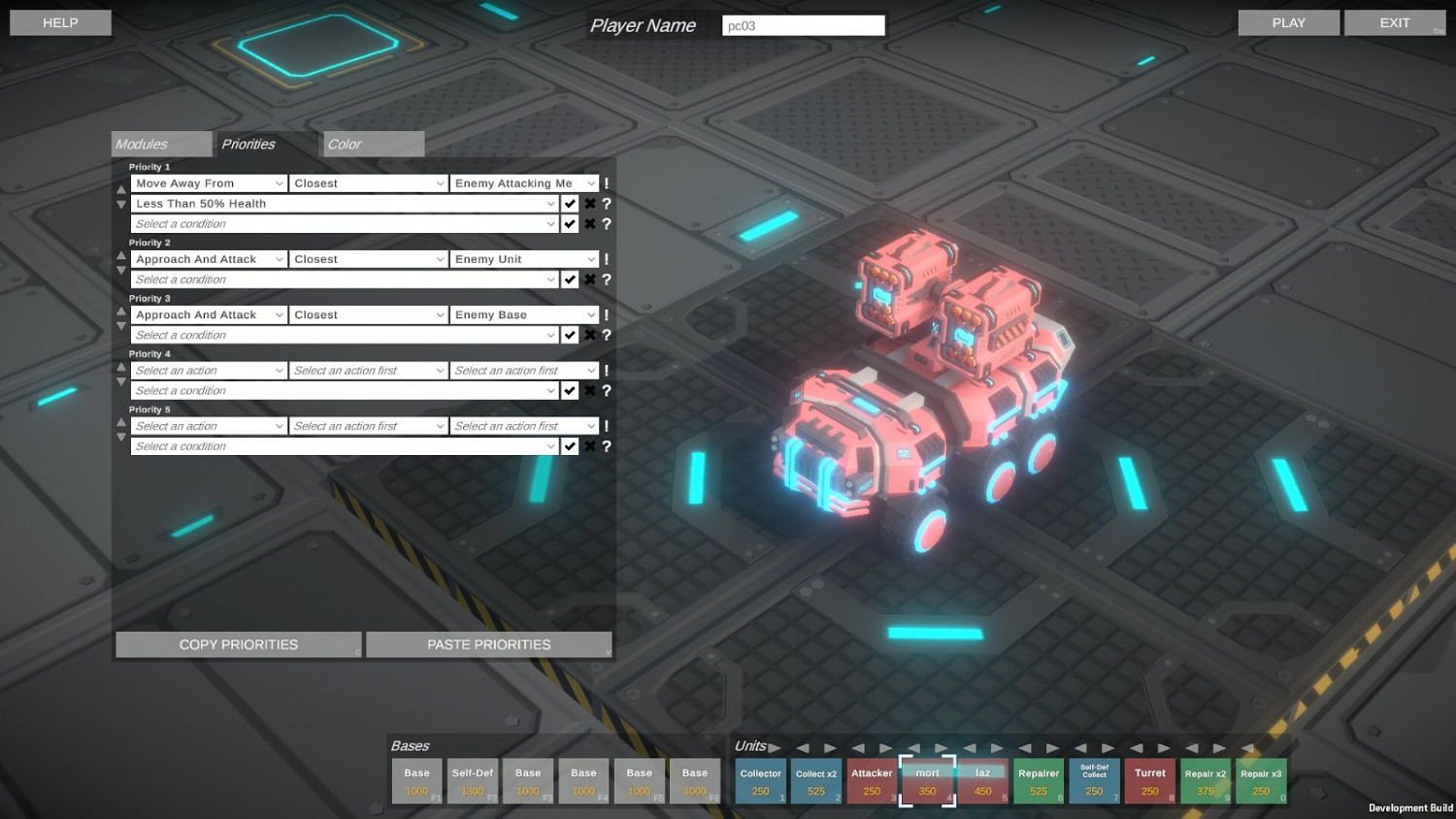Select the Repairer unit
The height and width of the screenshot is (819, 1456).
click(1038, 780)
